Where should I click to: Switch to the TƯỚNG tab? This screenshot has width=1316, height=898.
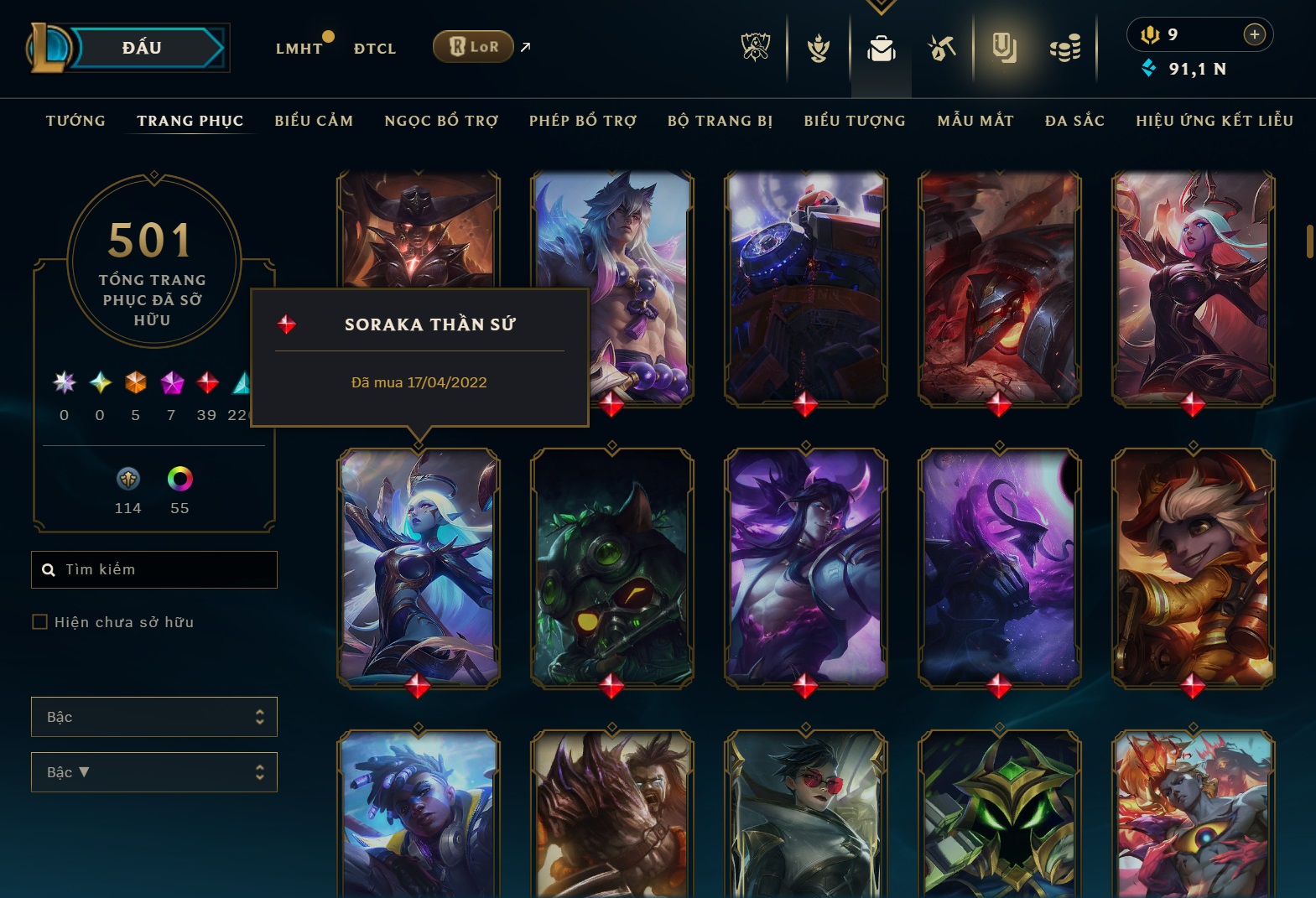(x=75, y=121)
